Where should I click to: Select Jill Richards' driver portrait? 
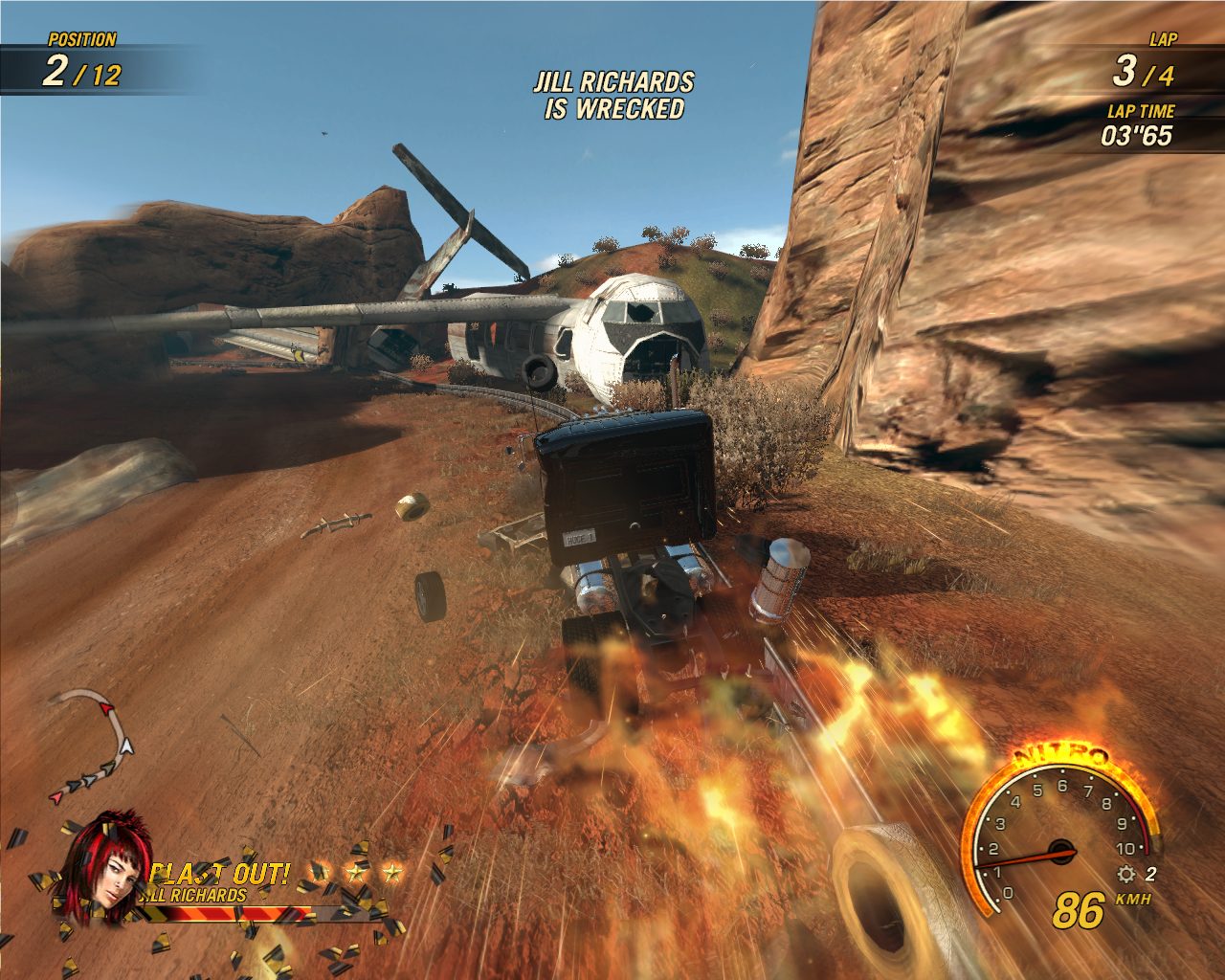tap(107, 869)
